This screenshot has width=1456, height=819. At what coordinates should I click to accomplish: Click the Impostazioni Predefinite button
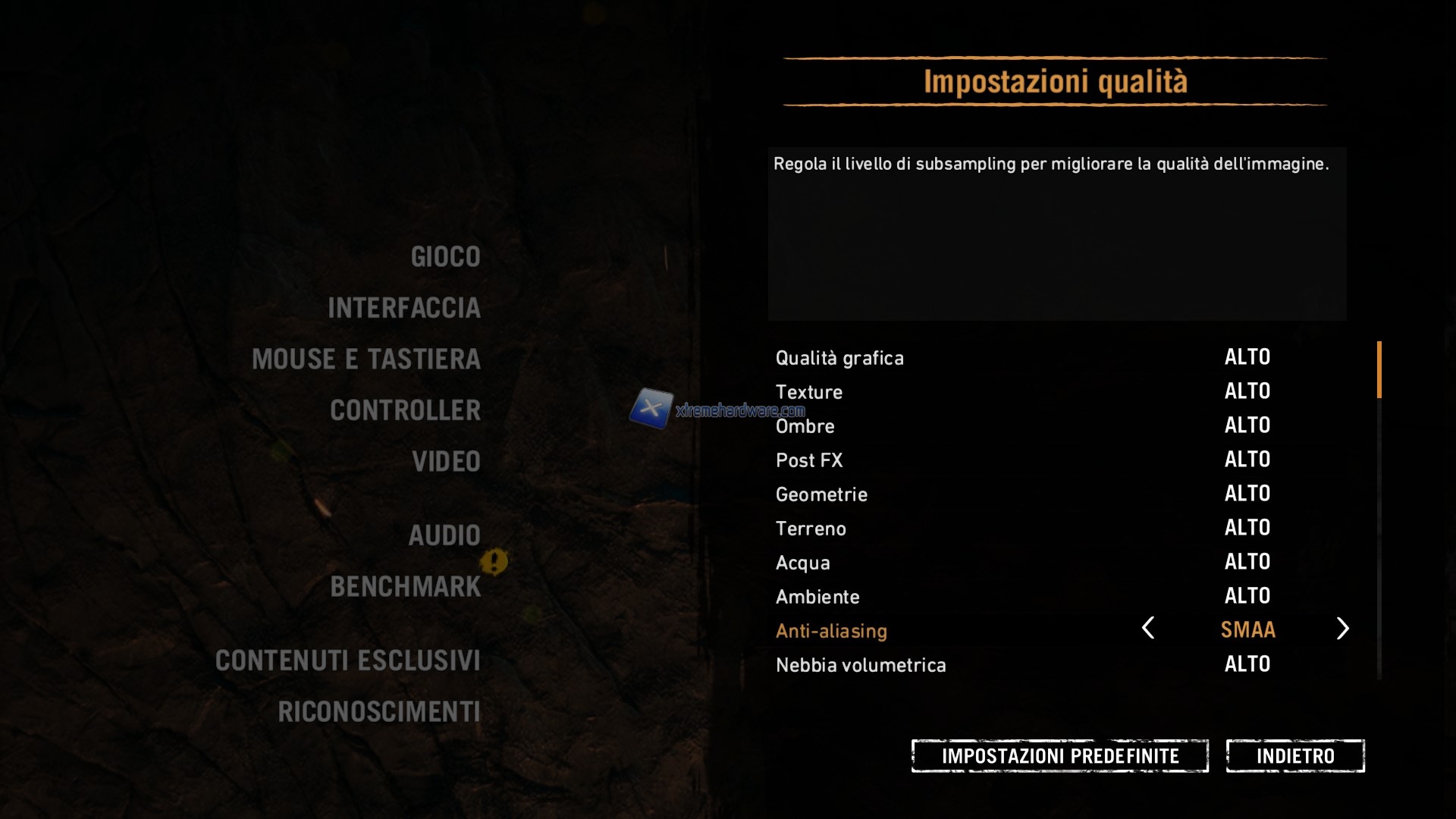tap(1059, 756)
